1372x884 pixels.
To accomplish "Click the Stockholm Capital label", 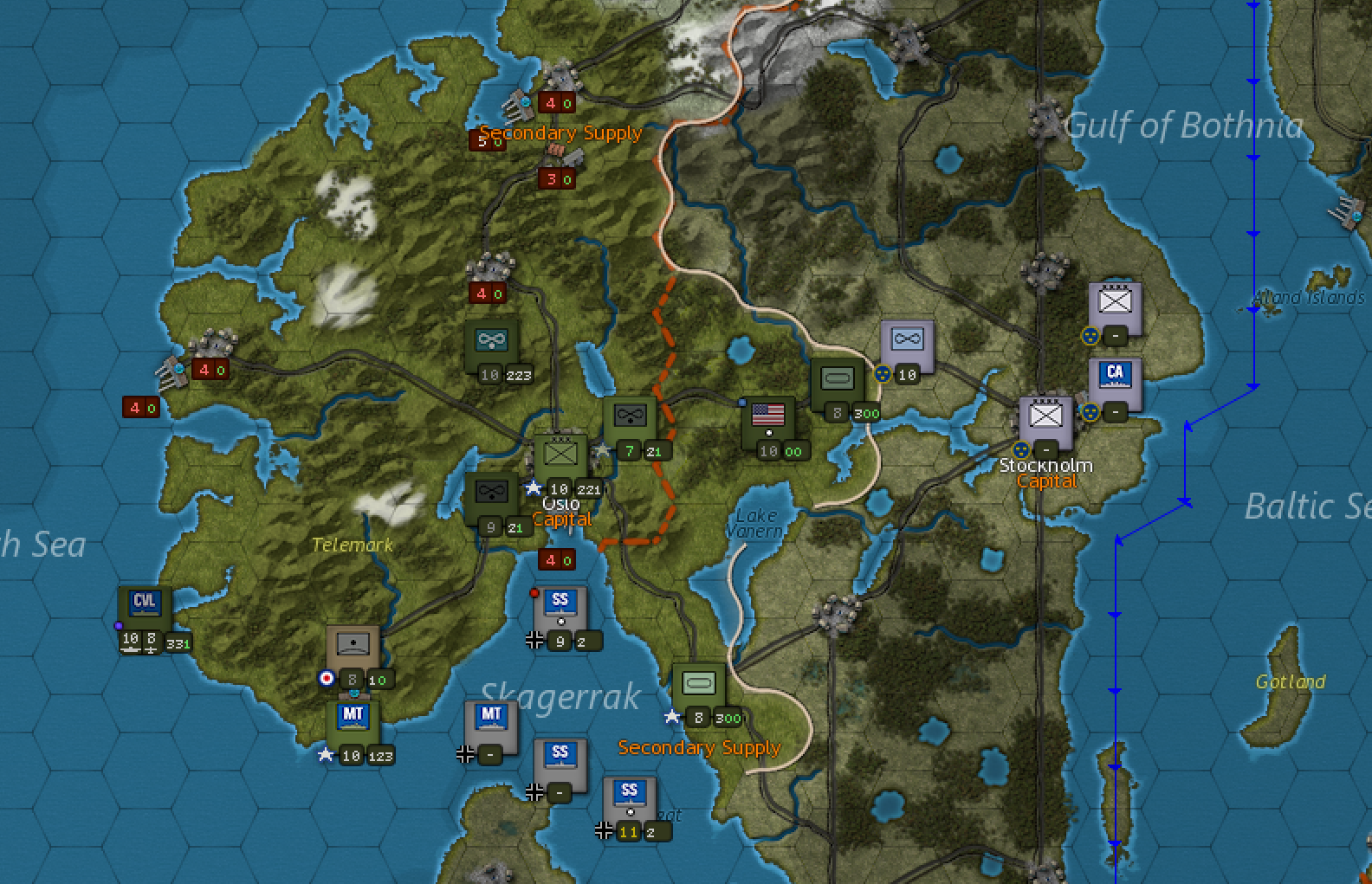I will tap(1045, 473).
